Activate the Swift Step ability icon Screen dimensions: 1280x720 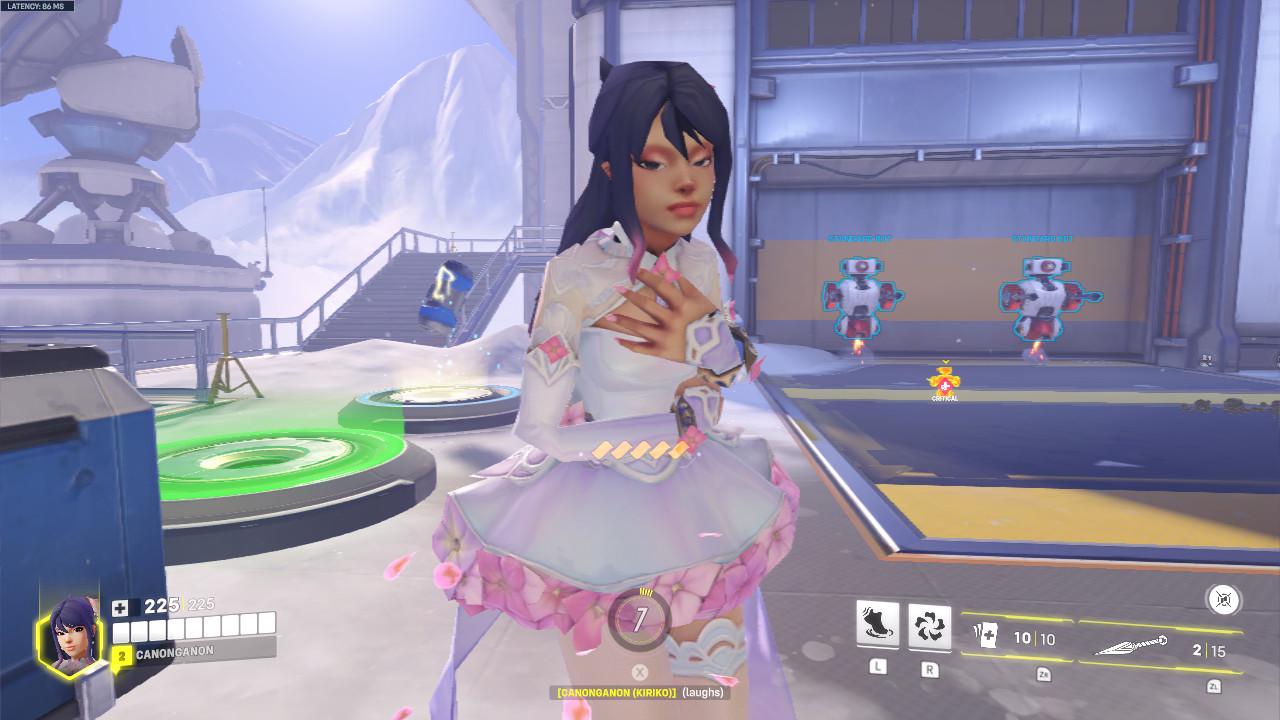pos(877,626)
